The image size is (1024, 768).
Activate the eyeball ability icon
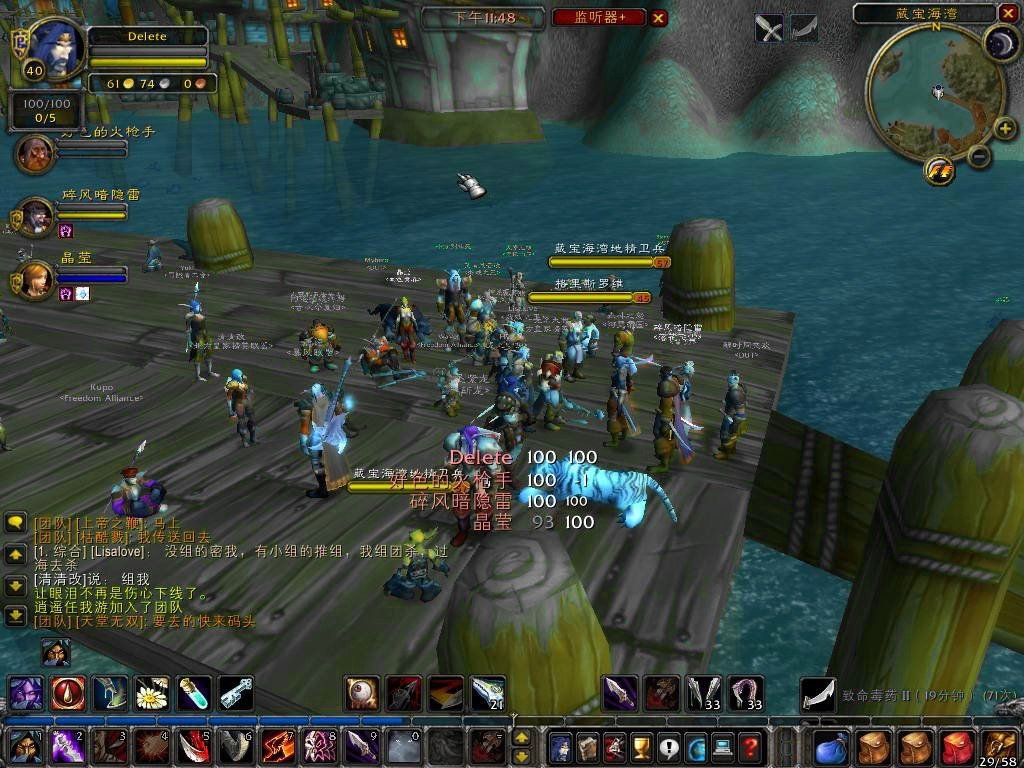(361, 693)
